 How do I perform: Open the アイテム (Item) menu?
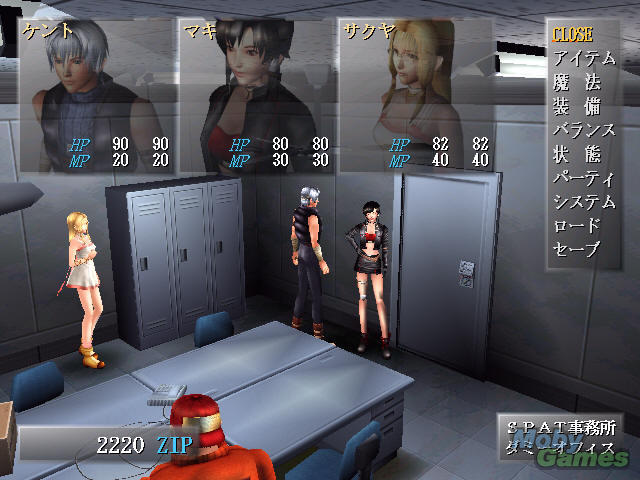click(583, 58)
